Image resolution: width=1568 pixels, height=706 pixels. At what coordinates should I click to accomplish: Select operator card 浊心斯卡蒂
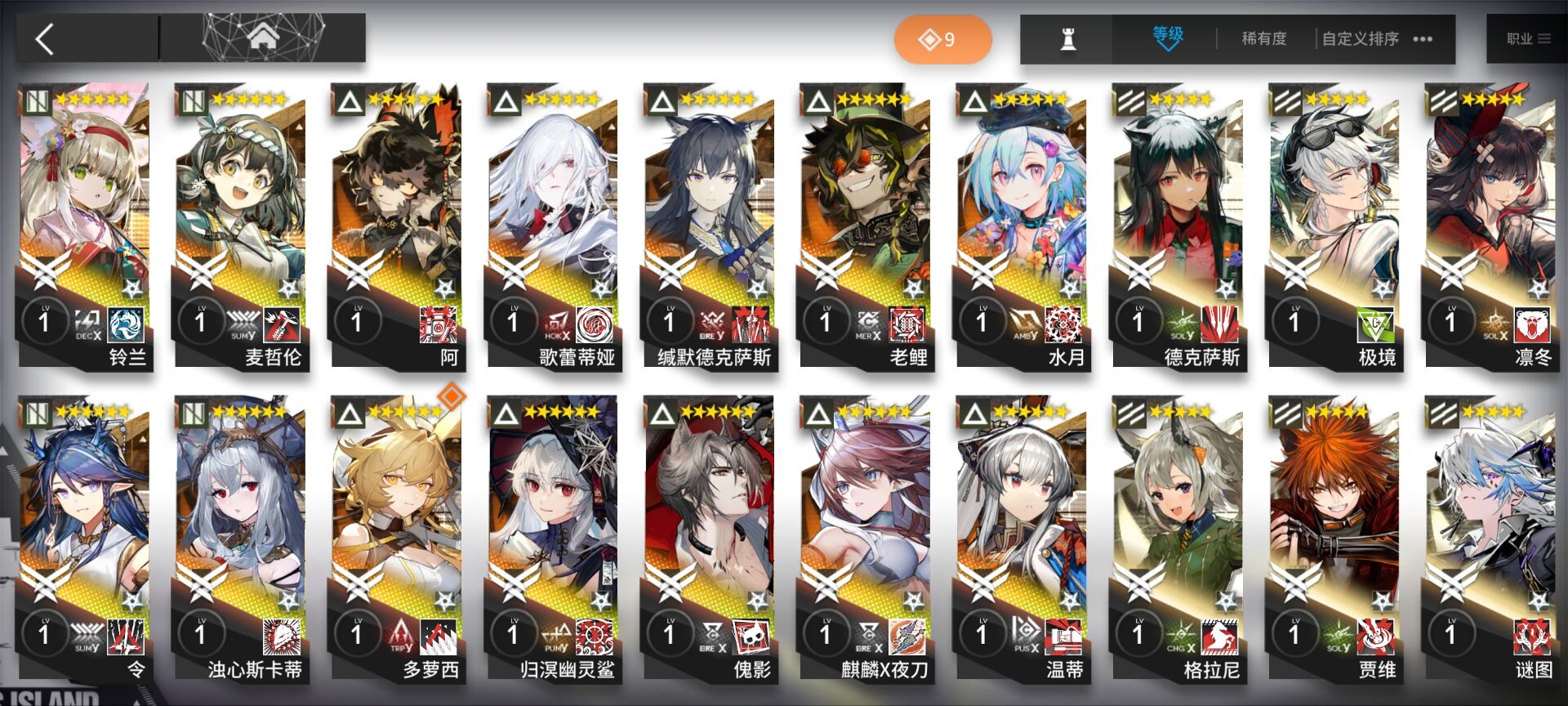(x=241, y=535)
